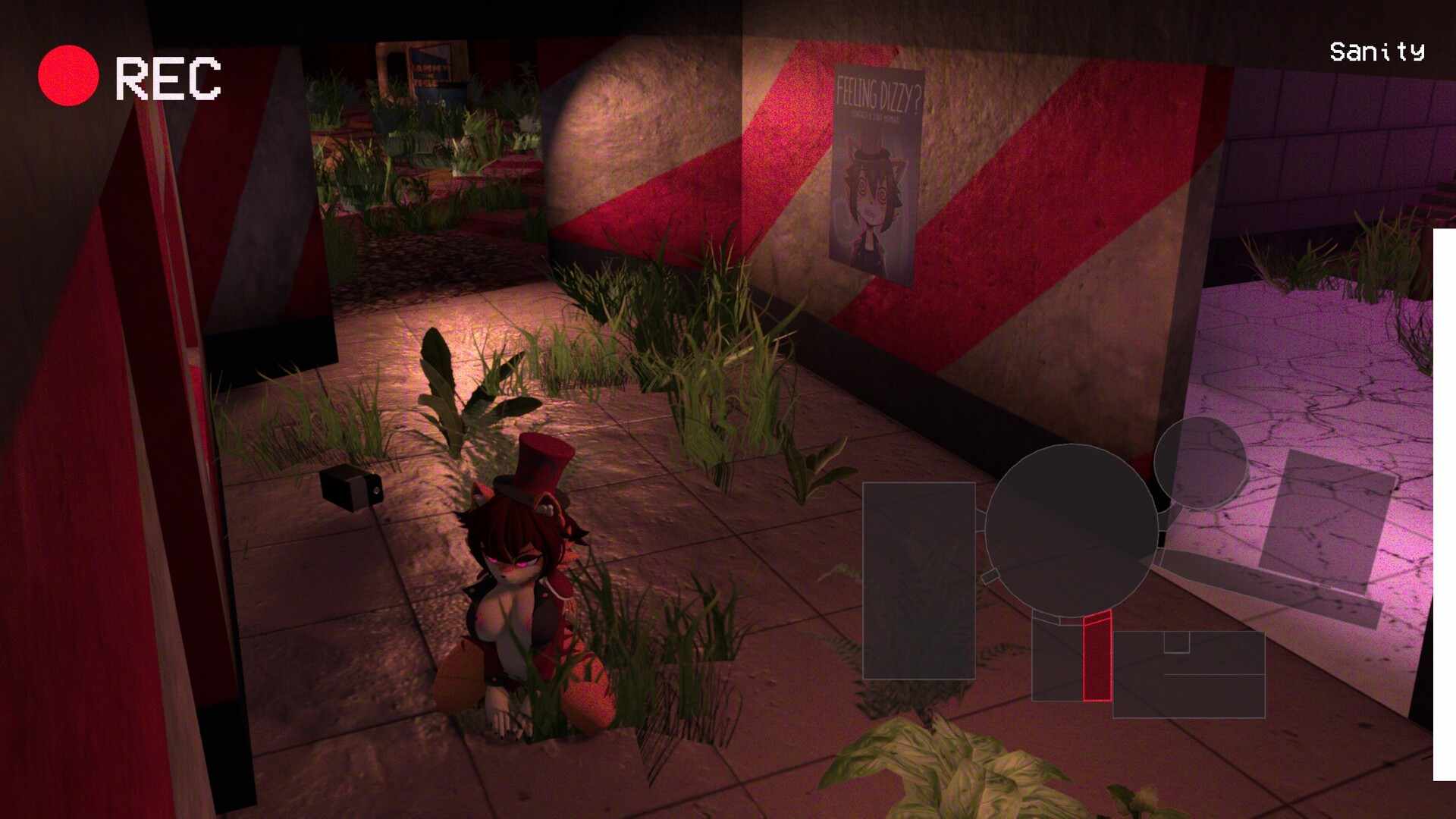Image resolution: width=1456 pixels, height=819 pixels.
Task: Toggle the thin wedge segment under the circle room
Action: coord(1045,617)
